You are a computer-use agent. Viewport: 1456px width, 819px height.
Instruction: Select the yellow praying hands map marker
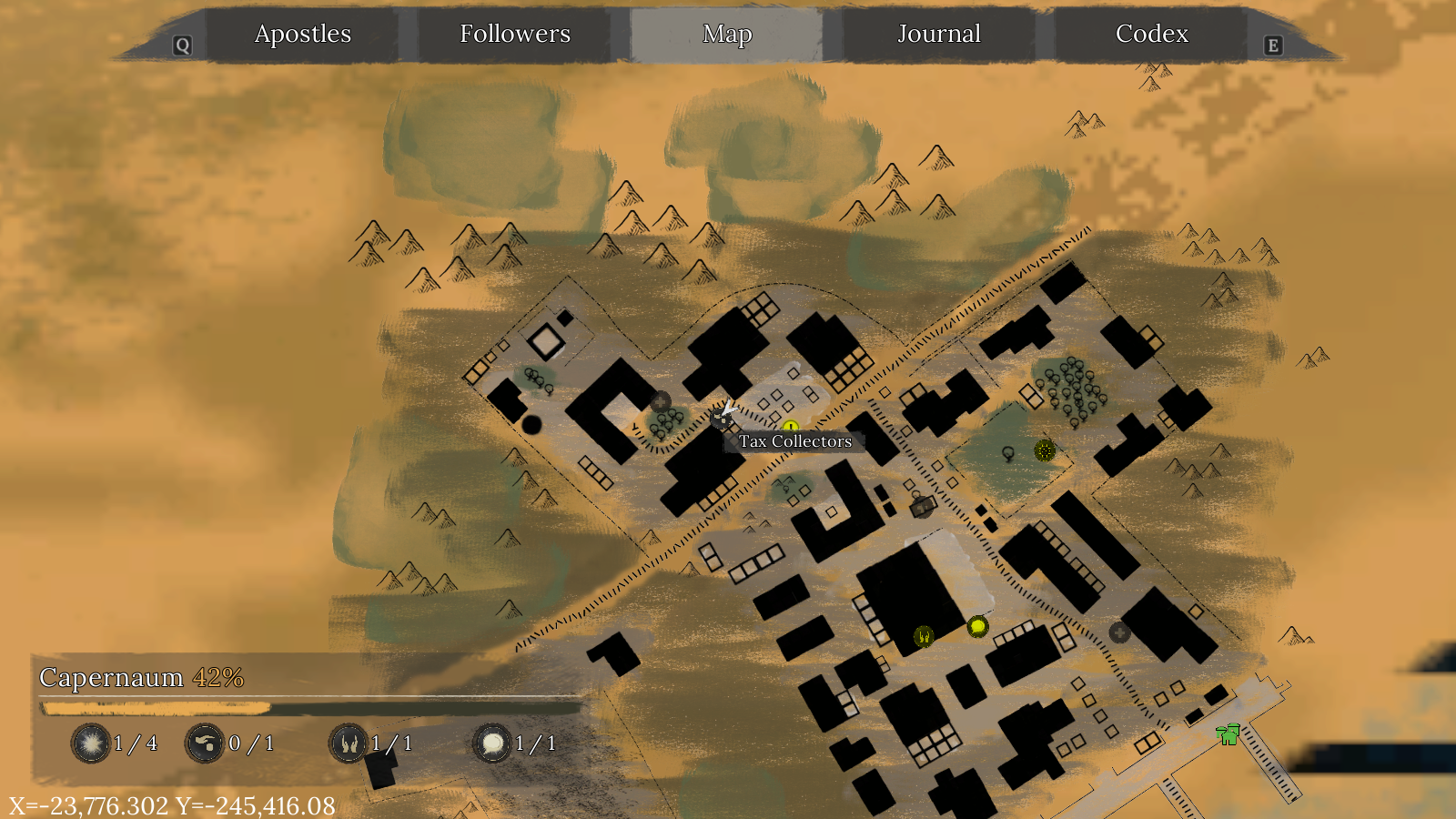(924, 636)
